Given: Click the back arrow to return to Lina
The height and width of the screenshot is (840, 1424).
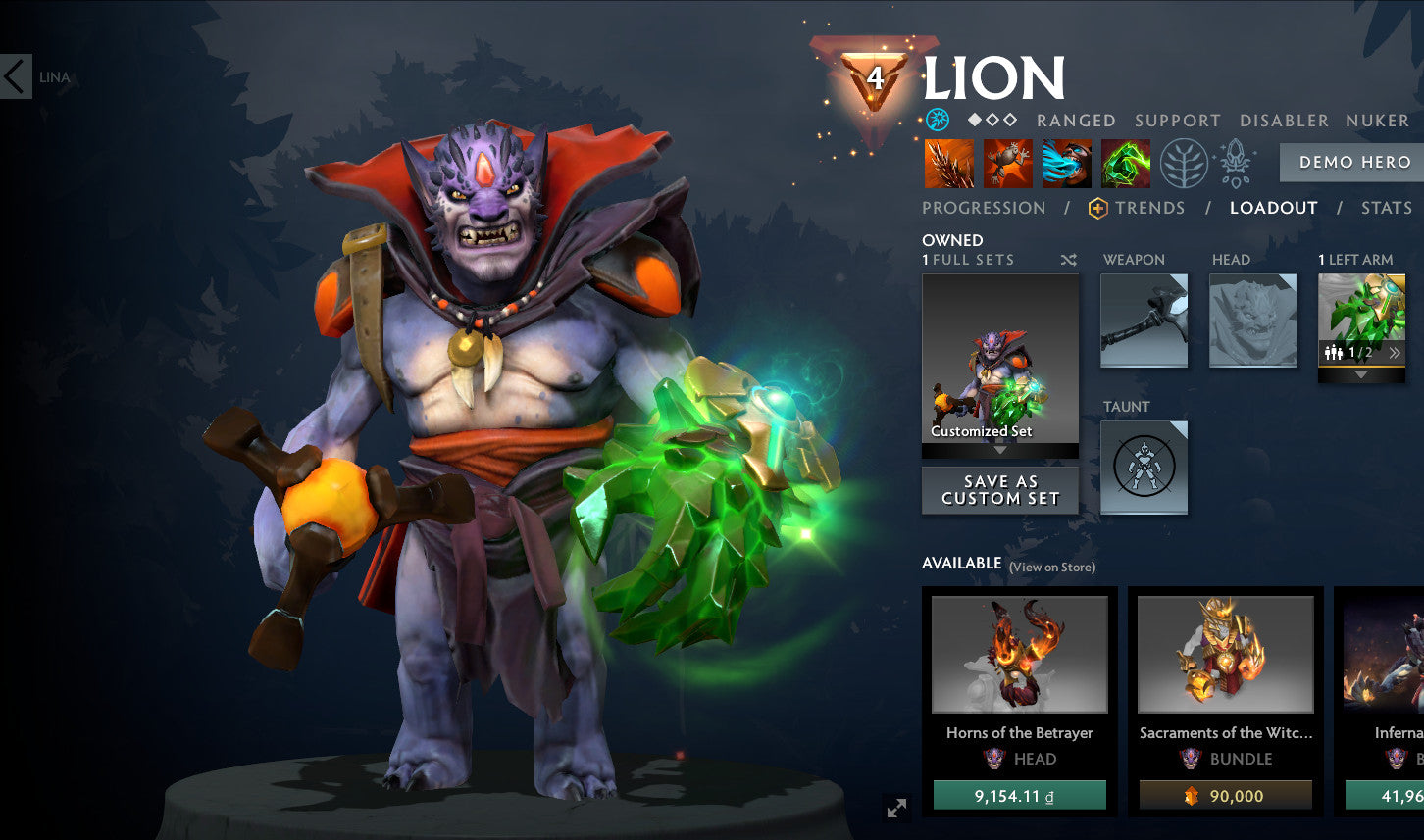Looking at the screenshot, I should 14,77.
